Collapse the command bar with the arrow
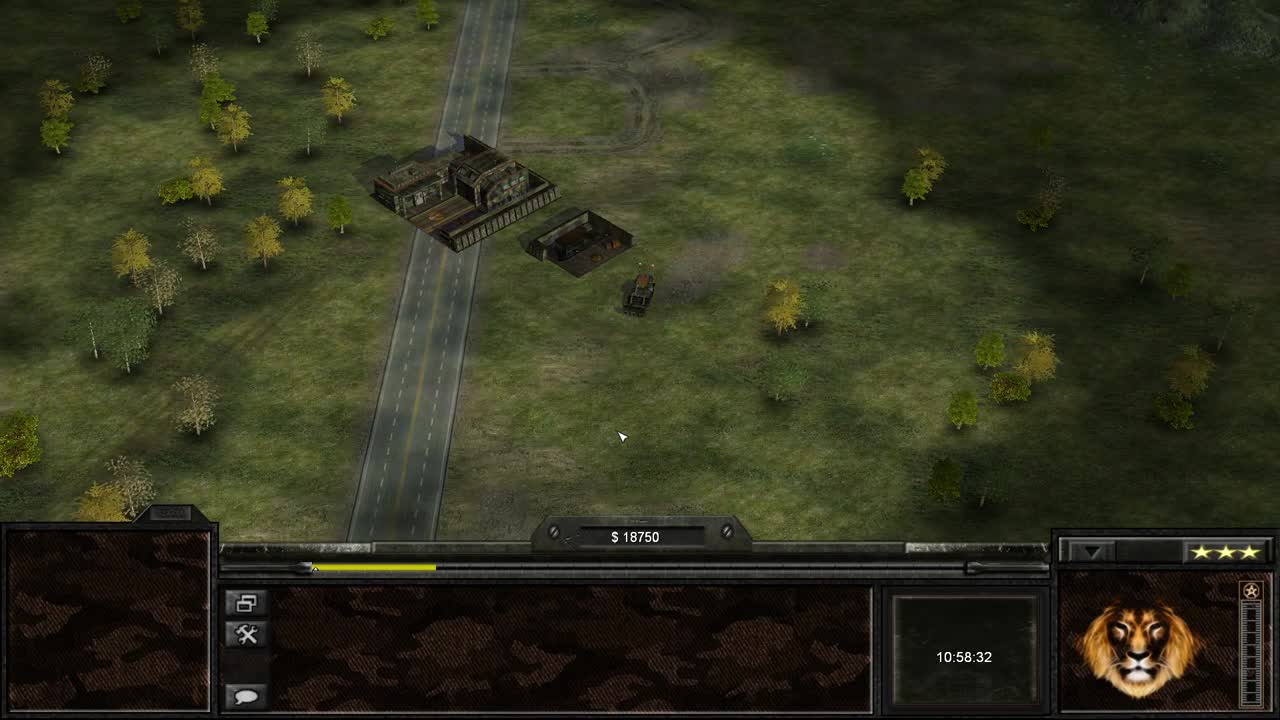1280x720 pixels. [1092, 551]
